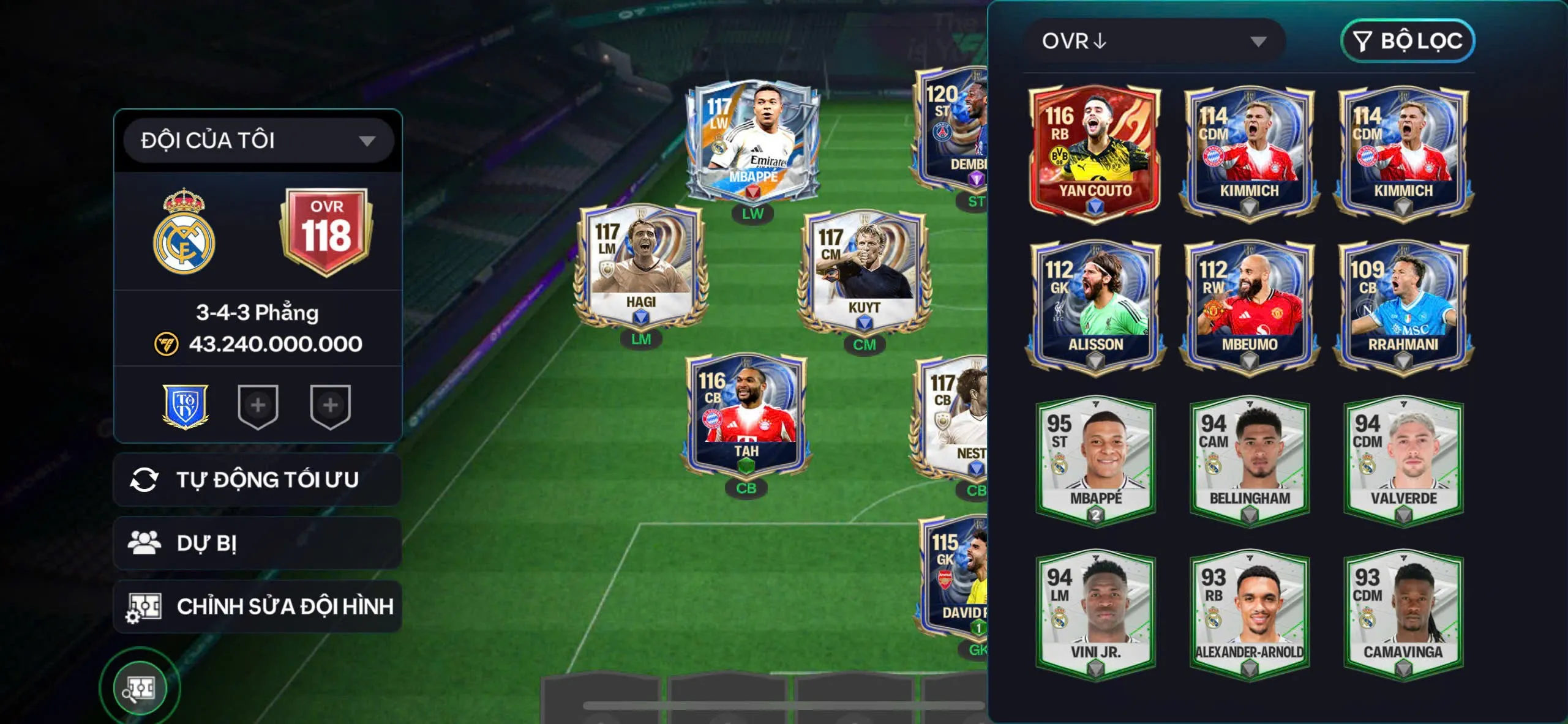
Task: Select Mbappe LW card on pitch
Action: click(x=753, y=141)
